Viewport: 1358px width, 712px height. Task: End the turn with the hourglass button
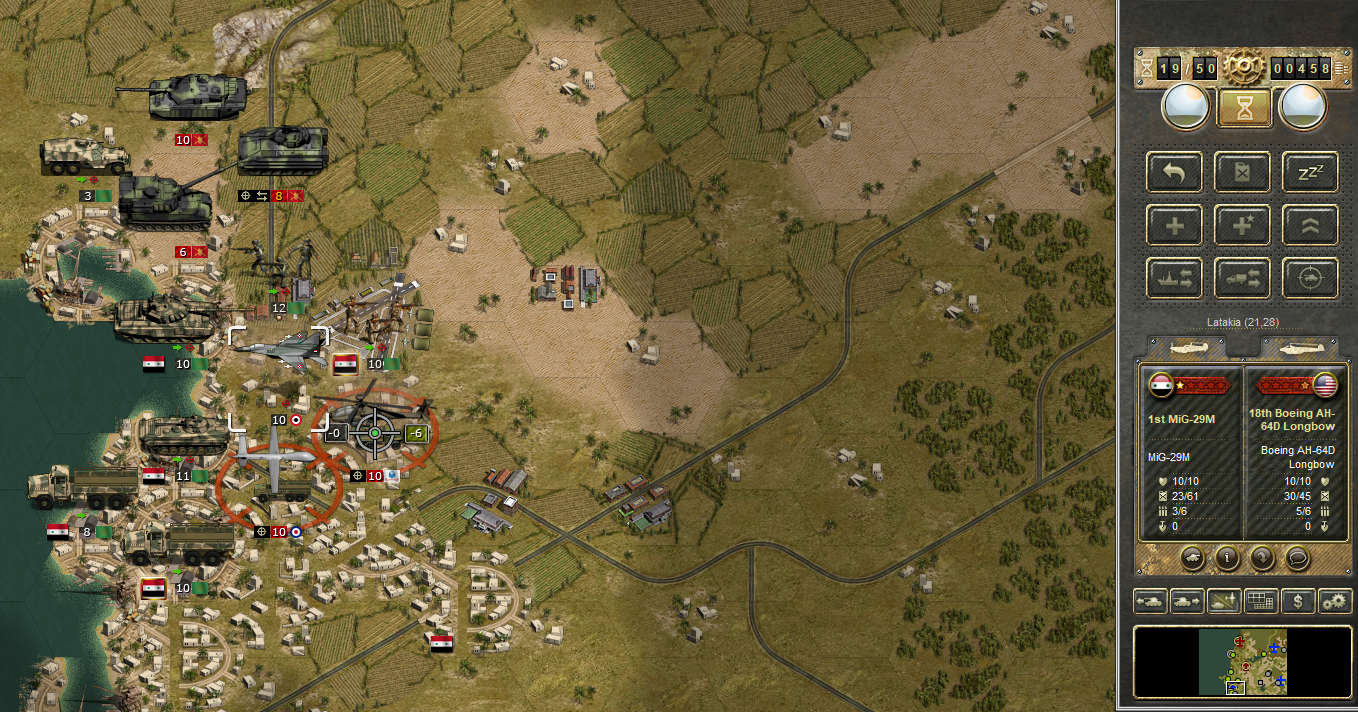(x=1244, y=109)
